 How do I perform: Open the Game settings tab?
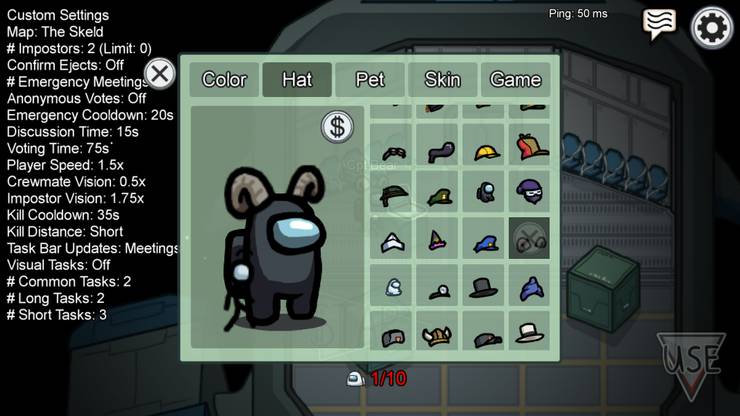[515, 80]
